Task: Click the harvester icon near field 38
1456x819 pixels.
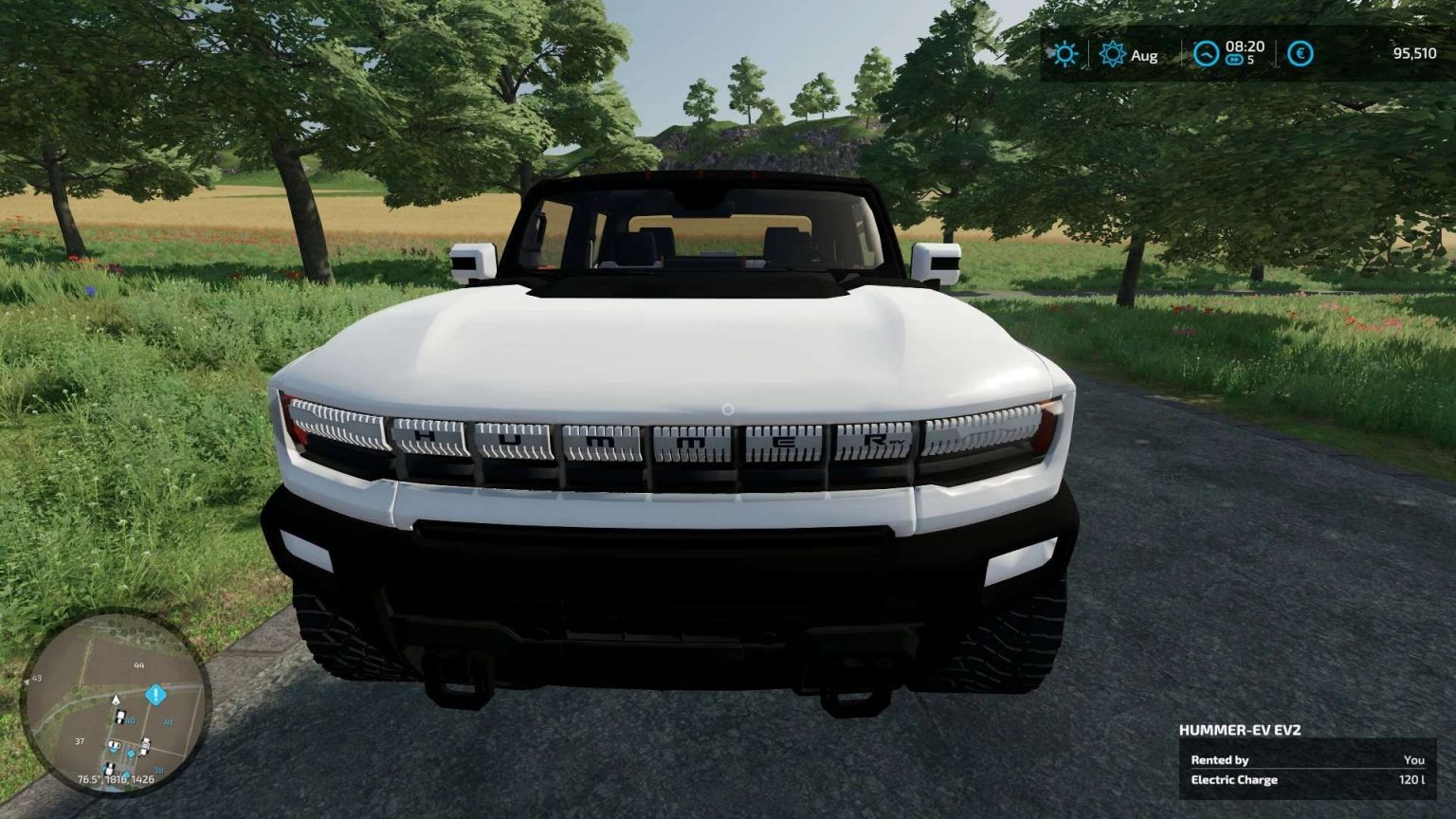Action: tap(145, 746)
